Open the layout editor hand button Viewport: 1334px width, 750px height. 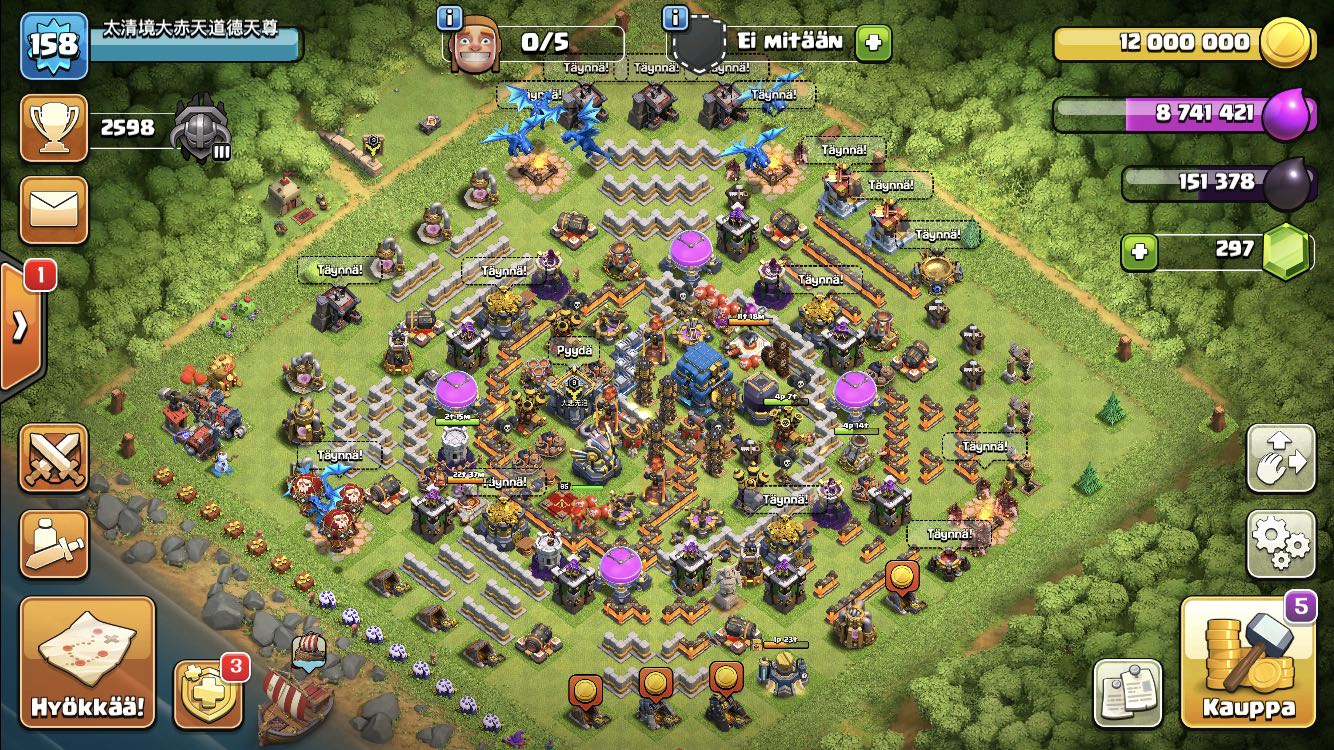point(1281,458)
